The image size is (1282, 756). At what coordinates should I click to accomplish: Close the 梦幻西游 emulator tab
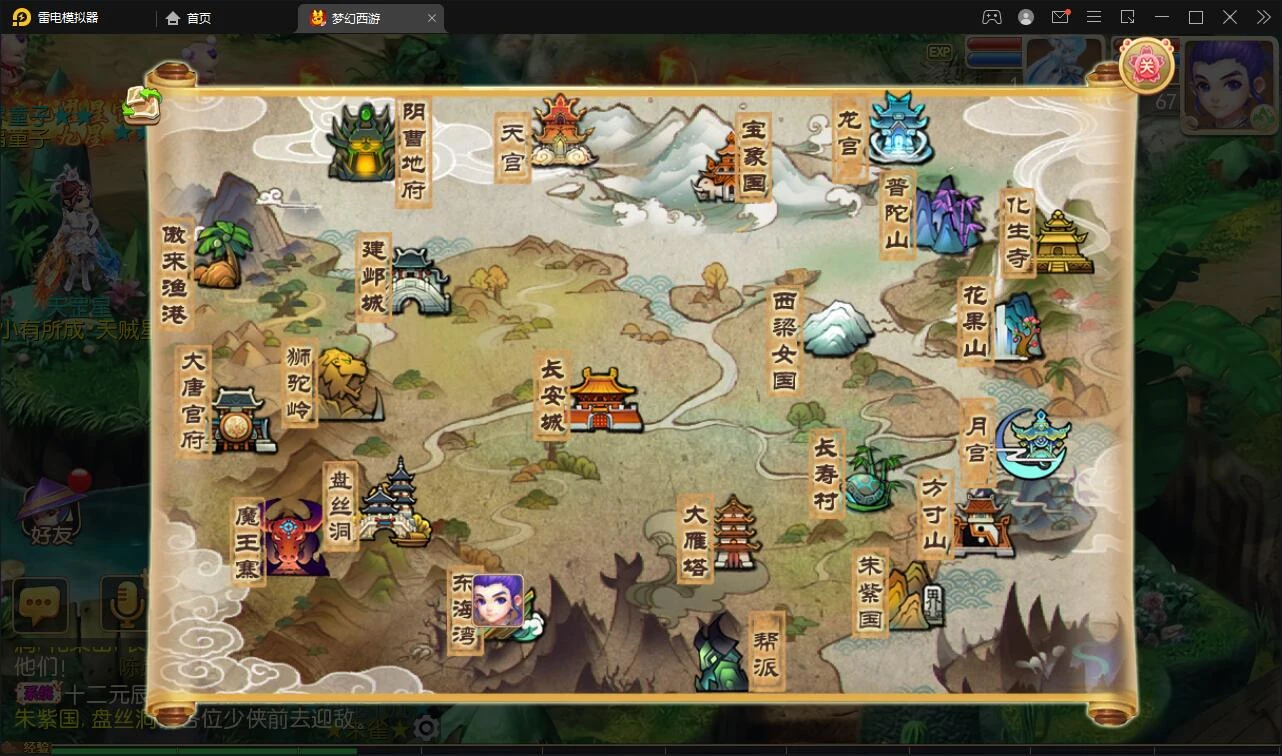coord(432,18)
